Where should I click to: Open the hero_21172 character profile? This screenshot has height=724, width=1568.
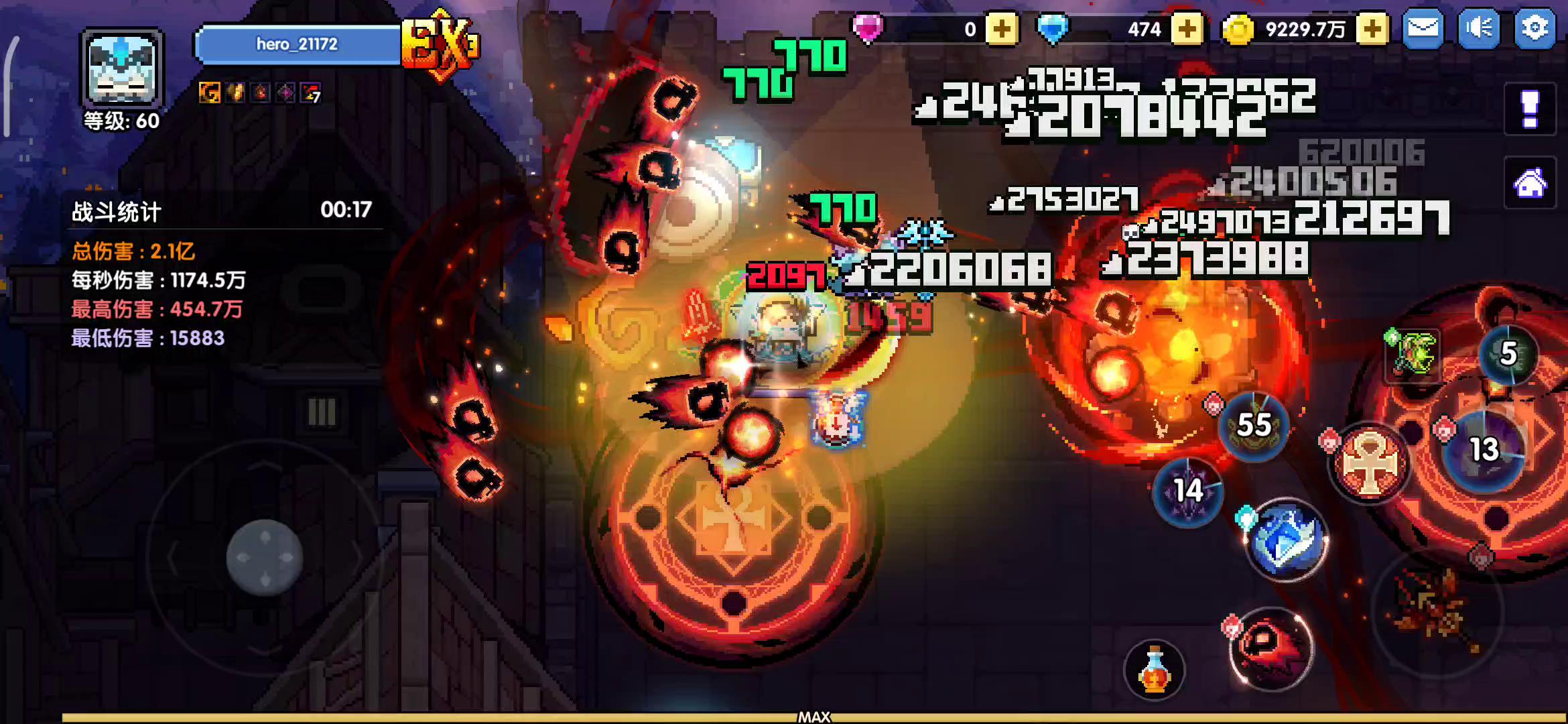click(297, 44)
